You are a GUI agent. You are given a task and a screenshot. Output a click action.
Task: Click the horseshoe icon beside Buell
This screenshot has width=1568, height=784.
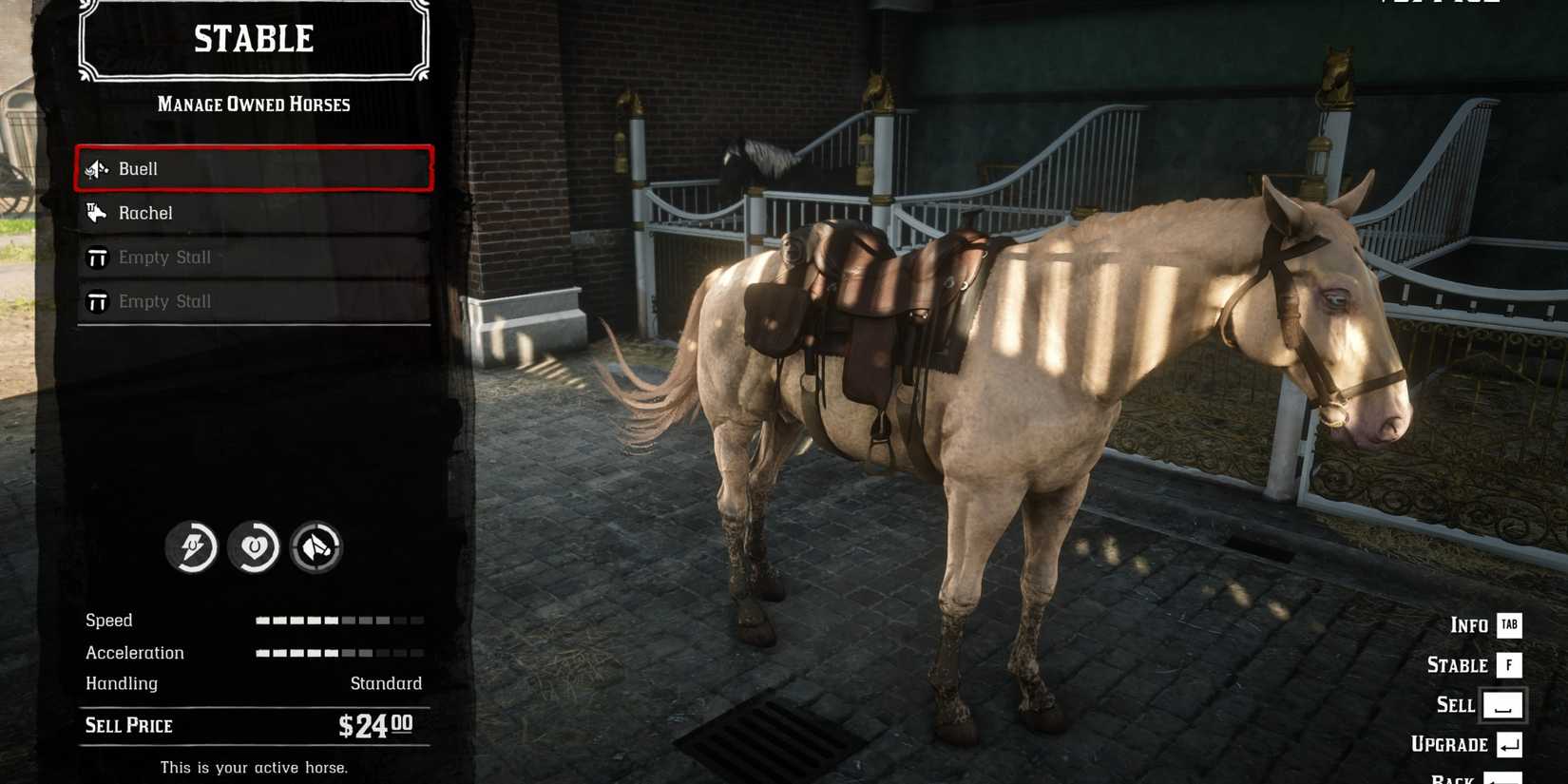96,168
